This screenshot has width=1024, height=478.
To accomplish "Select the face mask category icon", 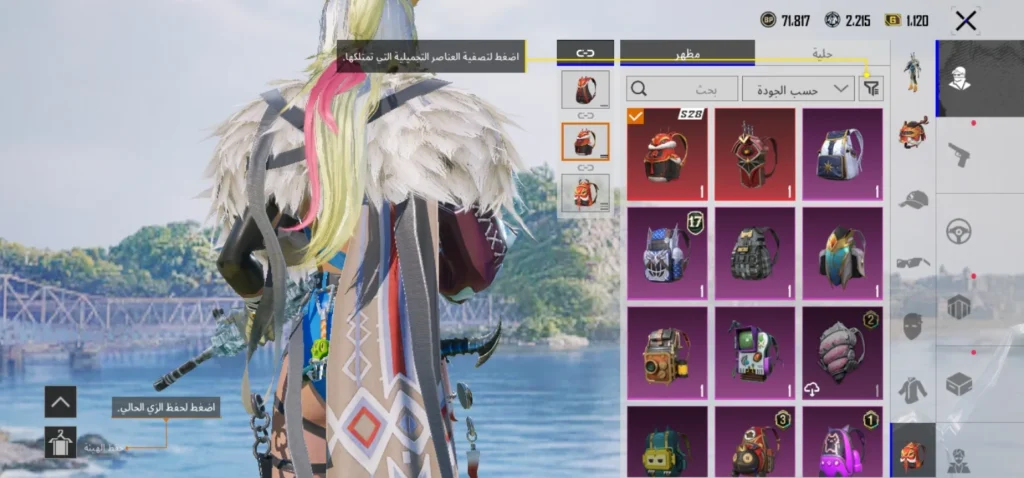I will point(912,326).
